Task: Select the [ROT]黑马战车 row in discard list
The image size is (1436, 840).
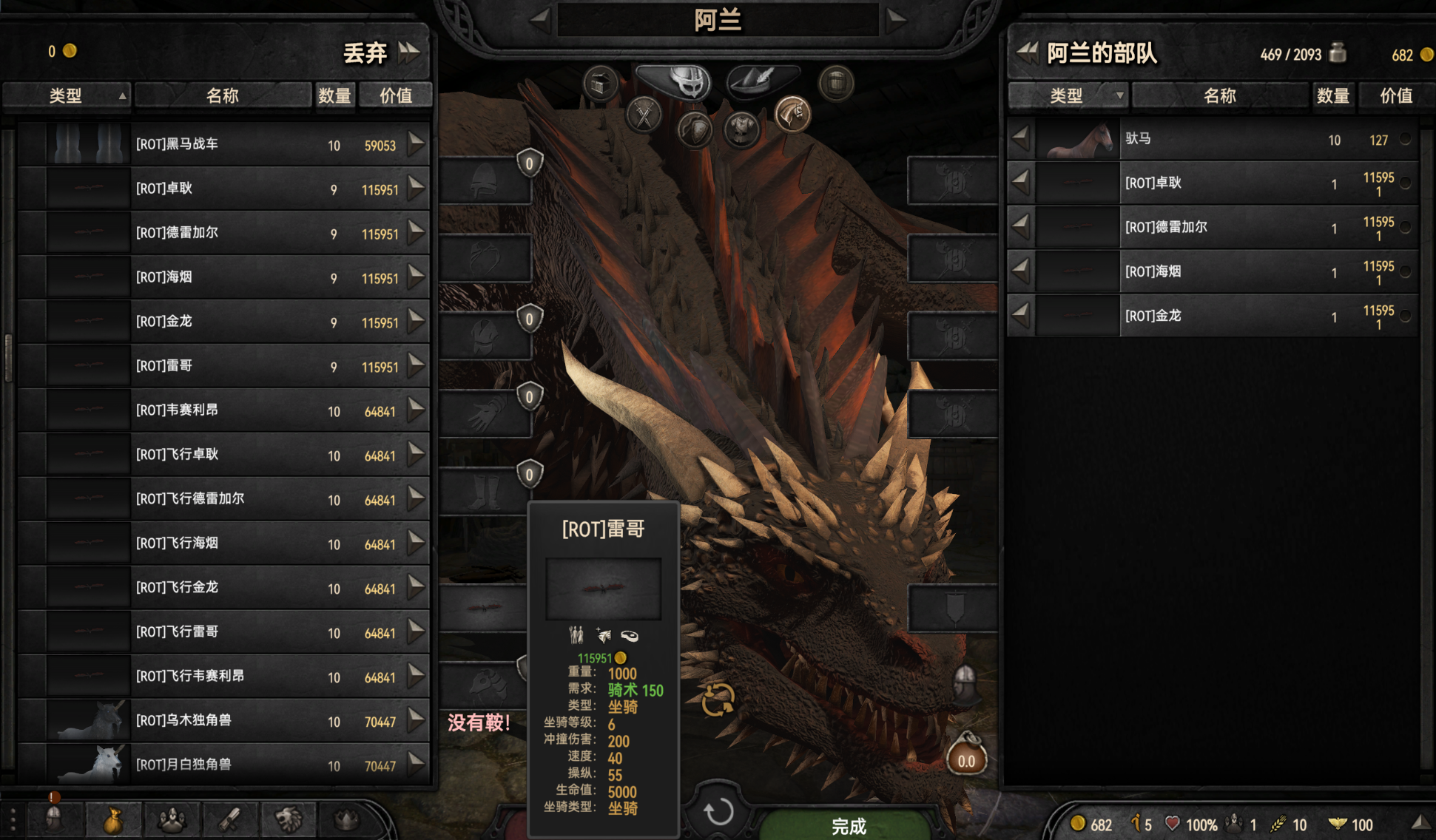Action: click(222, 144)
